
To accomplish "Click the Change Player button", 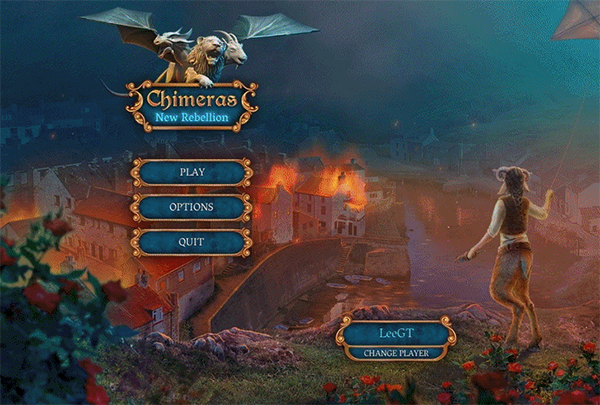I will click(396, 353).
